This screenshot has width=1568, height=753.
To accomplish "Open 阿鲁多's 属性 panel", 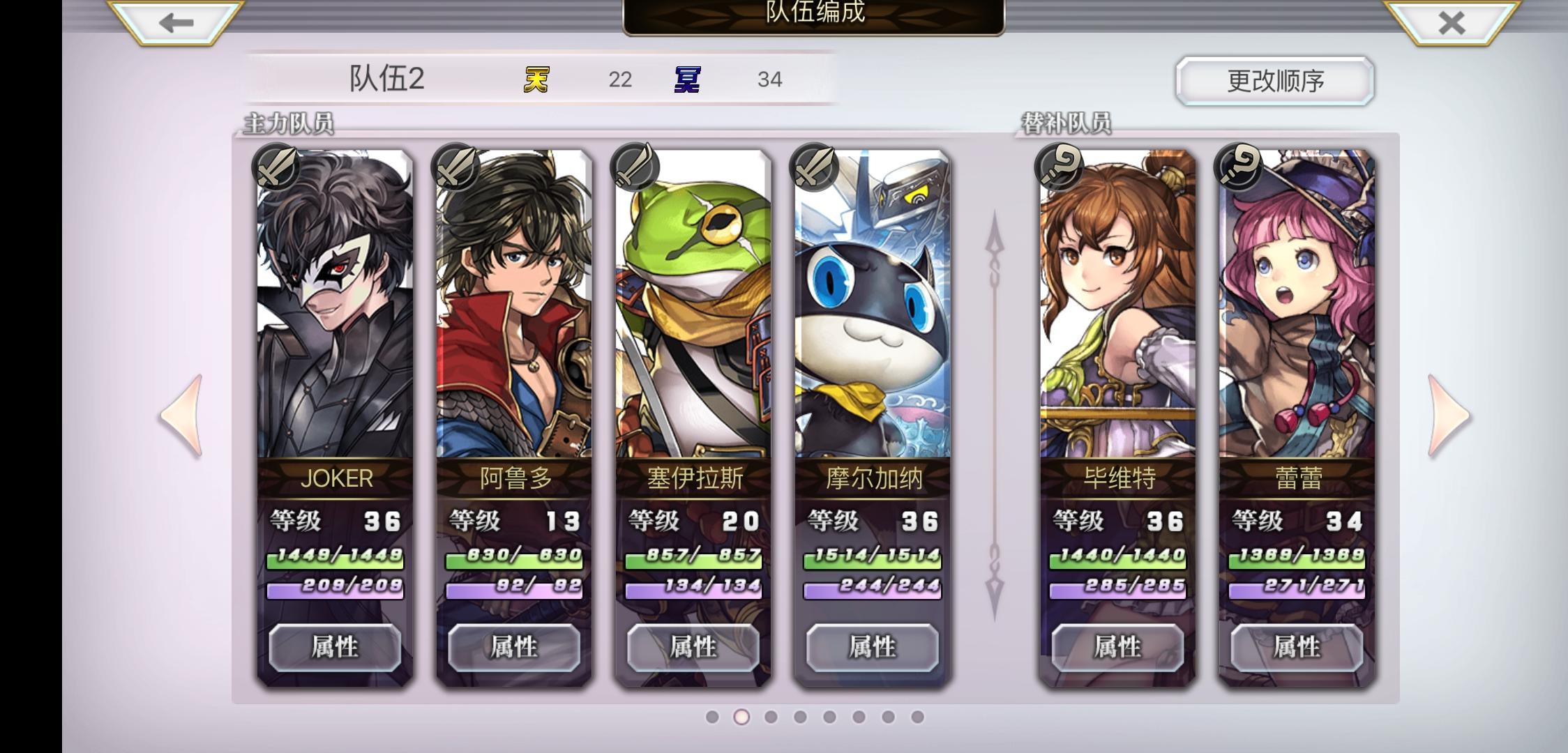I will pyautogui.click(x=517, y=647).
